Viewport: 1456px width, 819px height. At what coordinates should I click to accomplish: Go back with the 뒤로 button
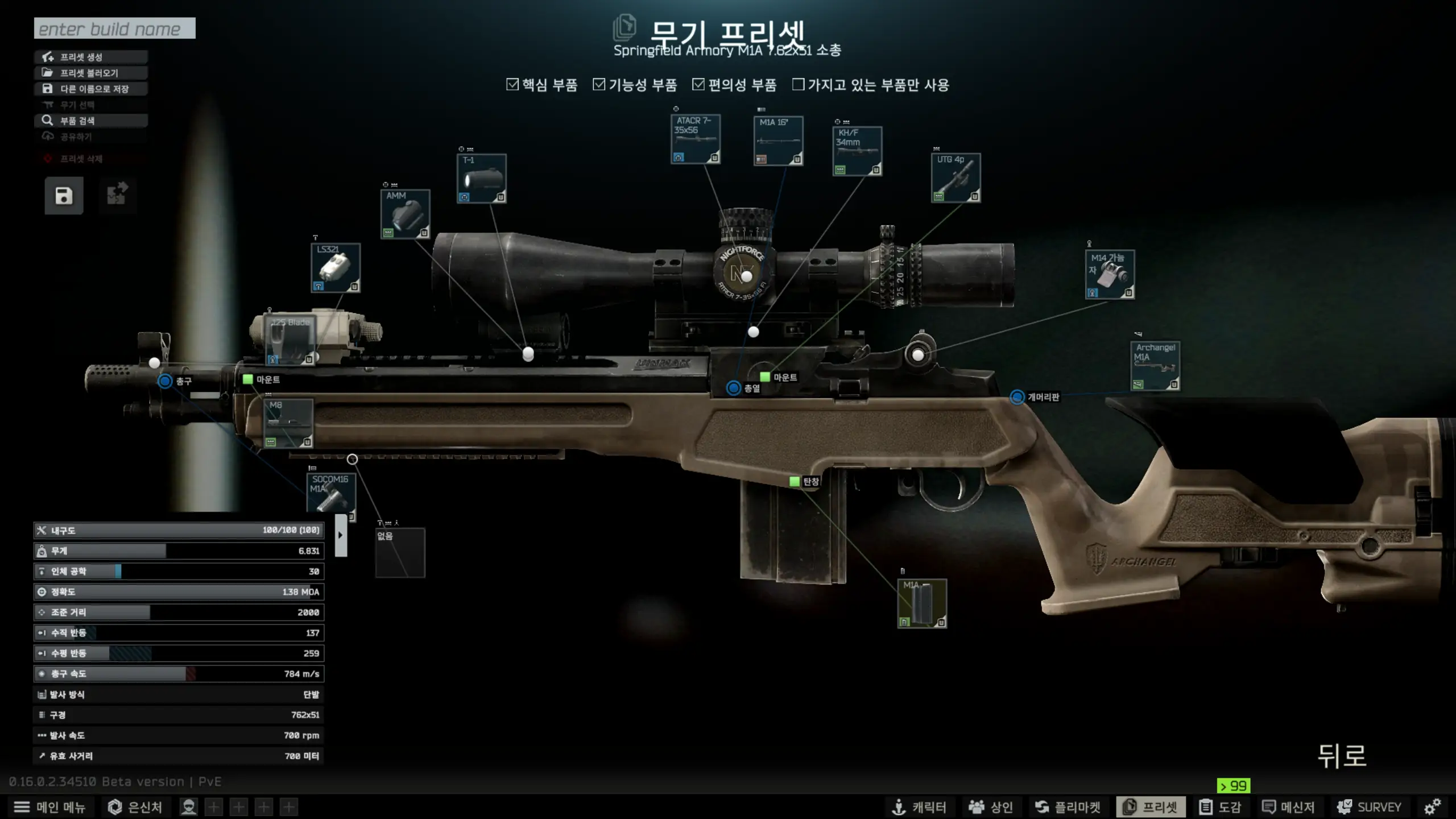[x=1342, y=756]
